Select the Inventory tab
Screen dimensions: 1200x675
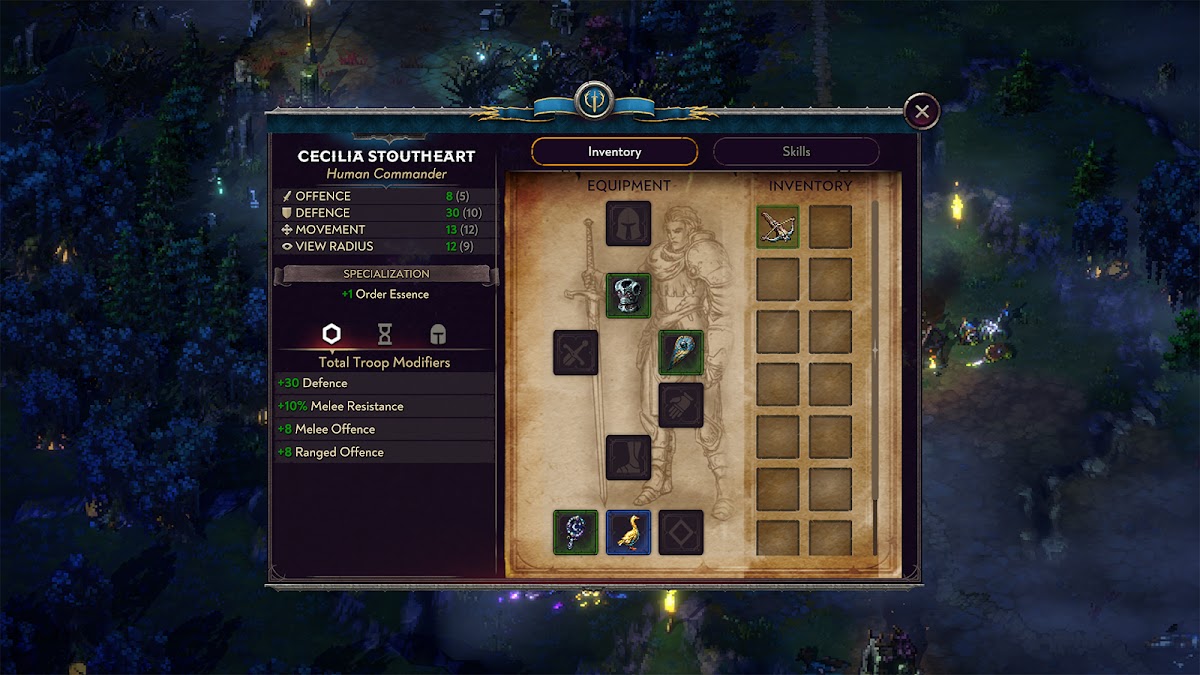[x=614, y=152]
